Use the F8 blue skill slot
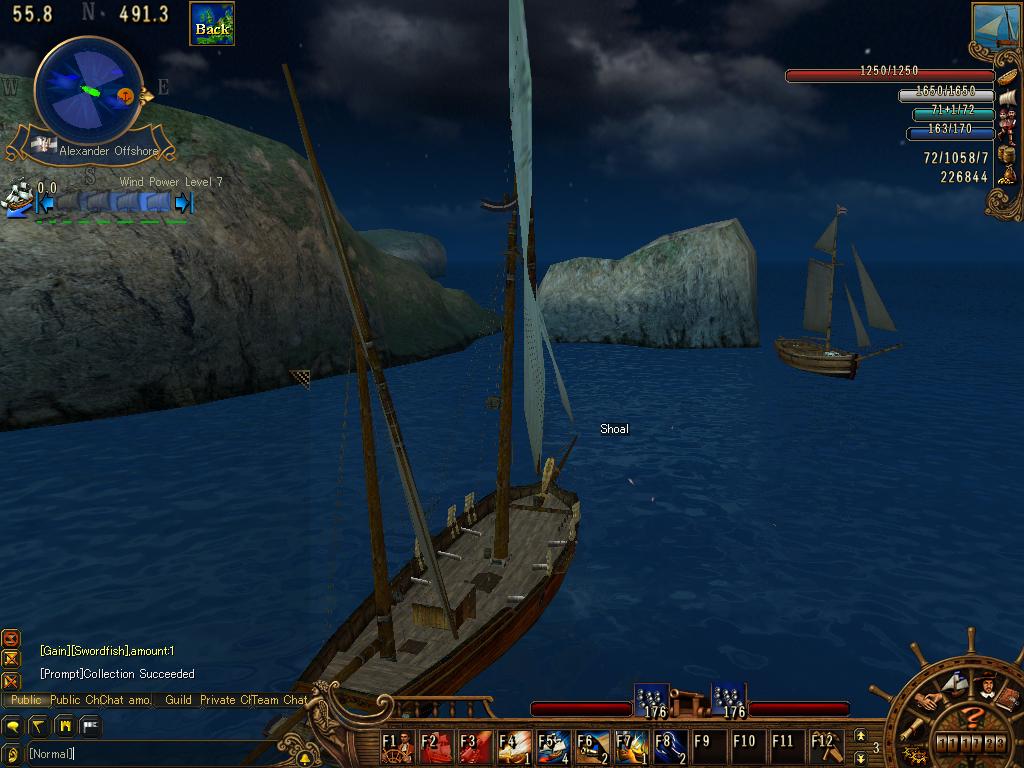1024x768 pixels. click(x=671, y=747)
